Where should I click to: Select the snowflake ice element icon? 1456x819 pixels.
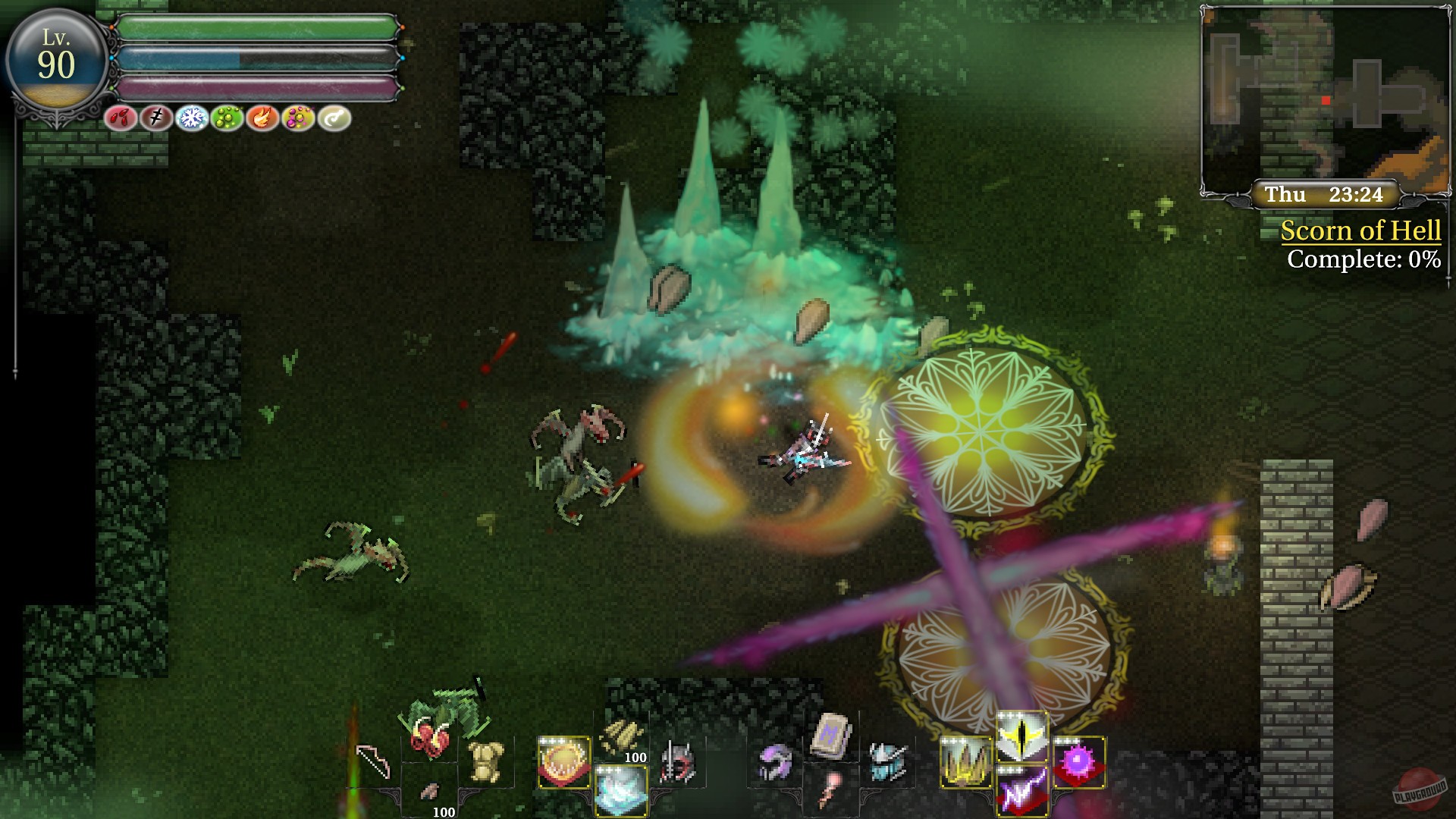click(192, 118)
